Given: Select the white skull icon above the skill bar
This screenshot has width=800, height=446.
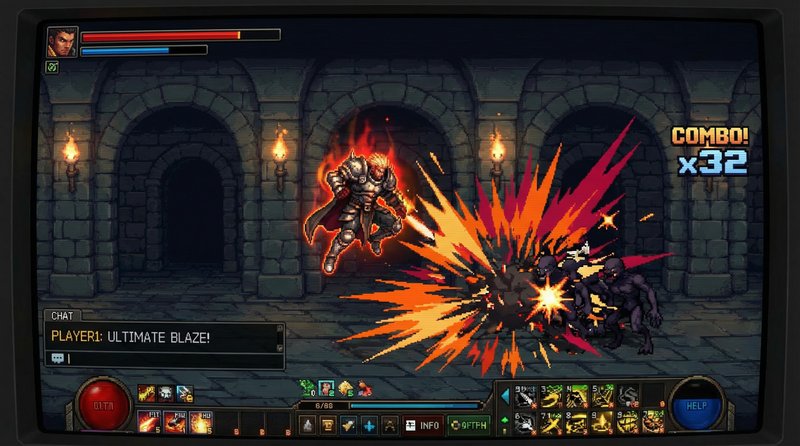Looking at the screenshot, I should click(x=165, y=393).
